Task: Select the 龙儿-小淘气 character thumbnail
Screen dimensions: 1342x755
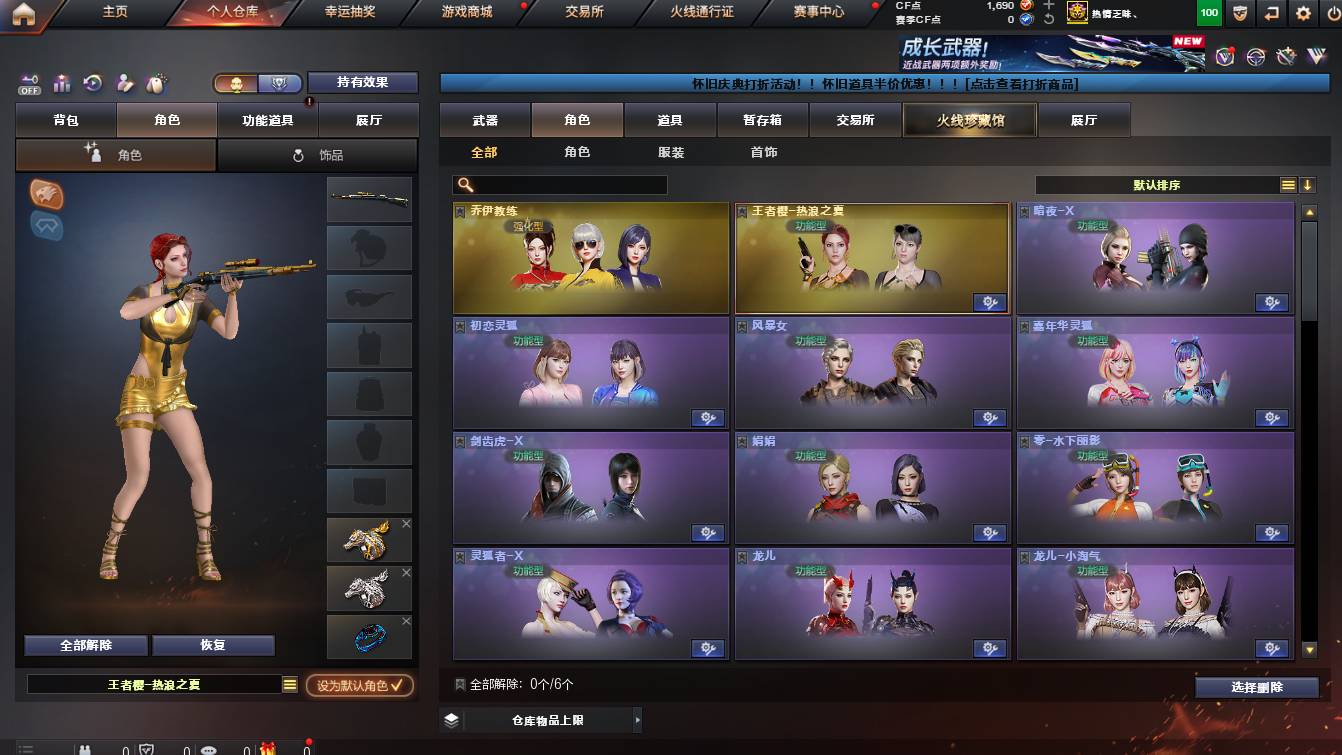Action: [1155, 600]
